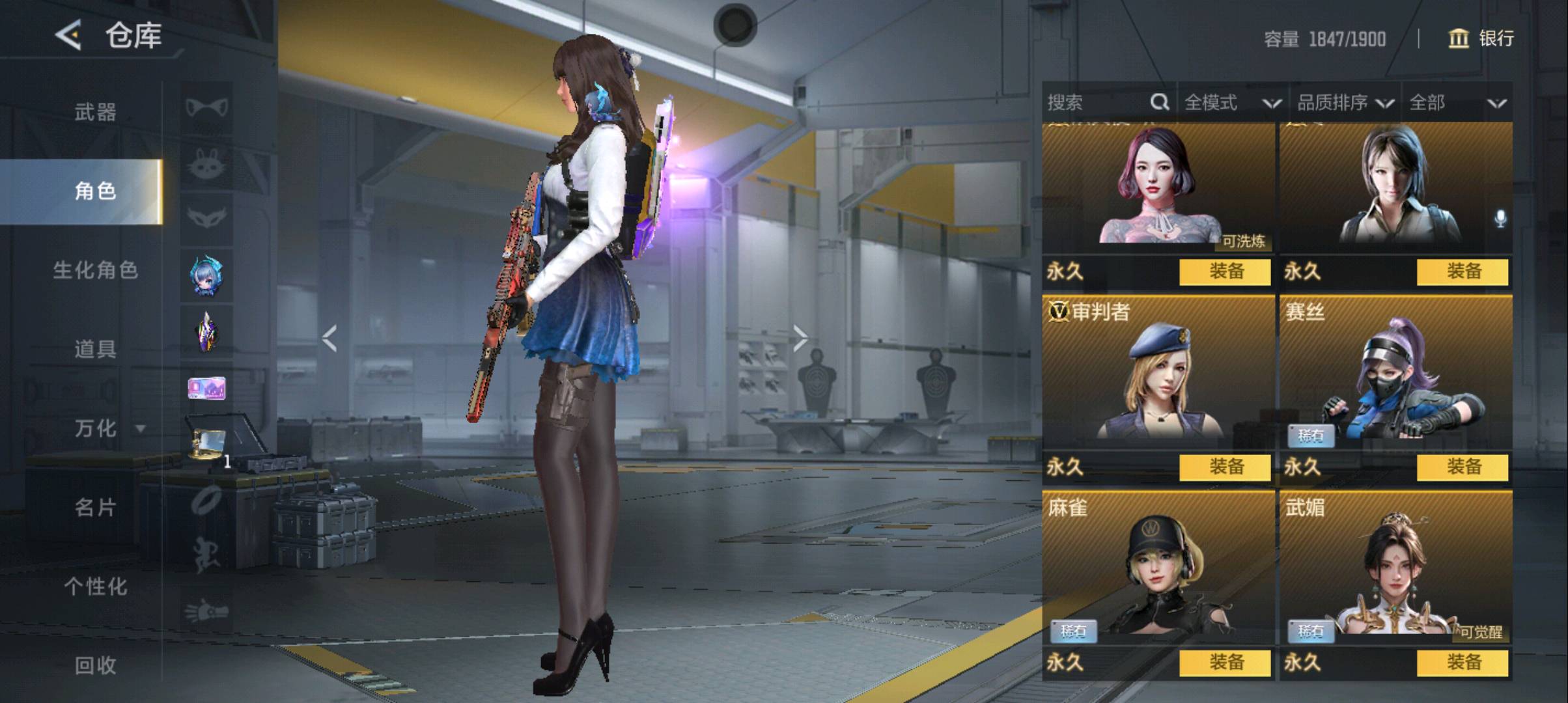Select the 道具 tab
This screenshot has width=1568, height=703.
tap(95, 350)
